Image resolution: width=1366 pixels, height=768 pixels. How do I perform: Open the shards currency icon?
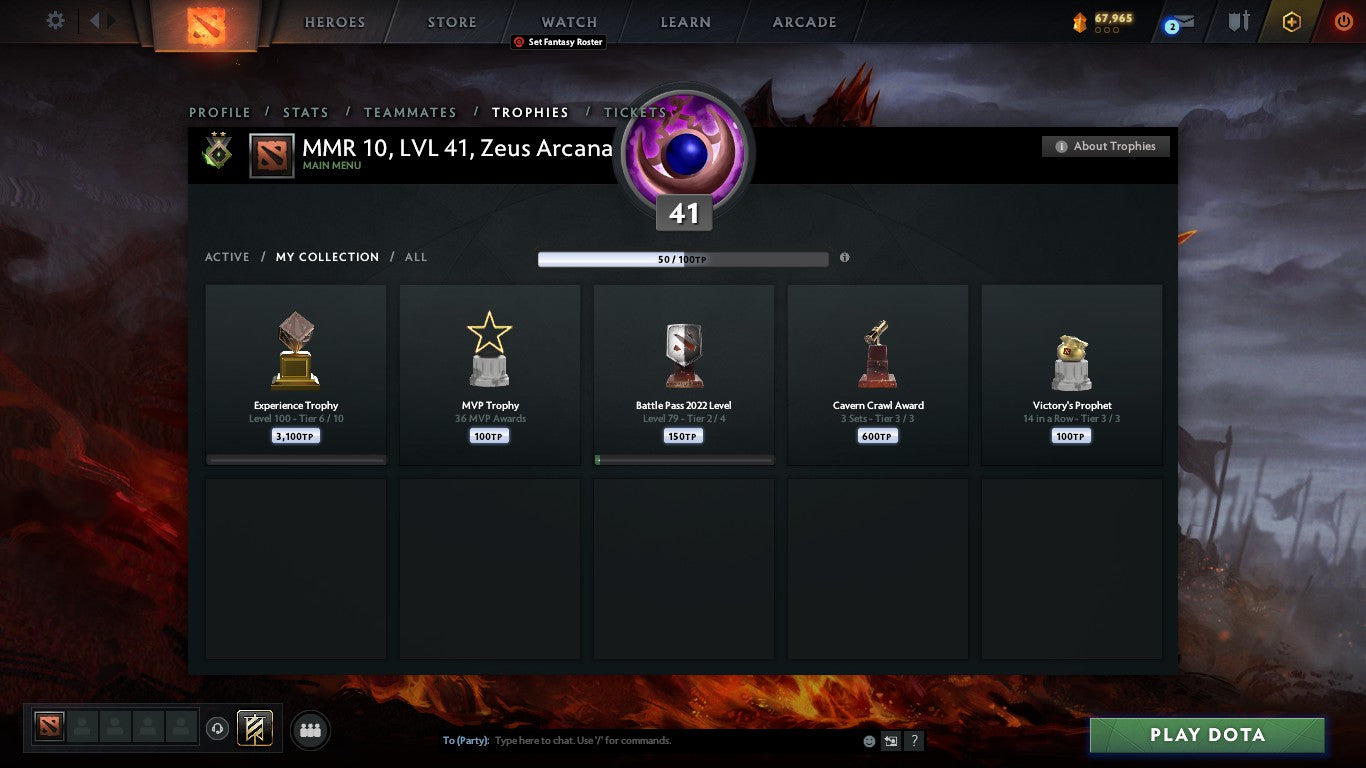(1078, 19)
